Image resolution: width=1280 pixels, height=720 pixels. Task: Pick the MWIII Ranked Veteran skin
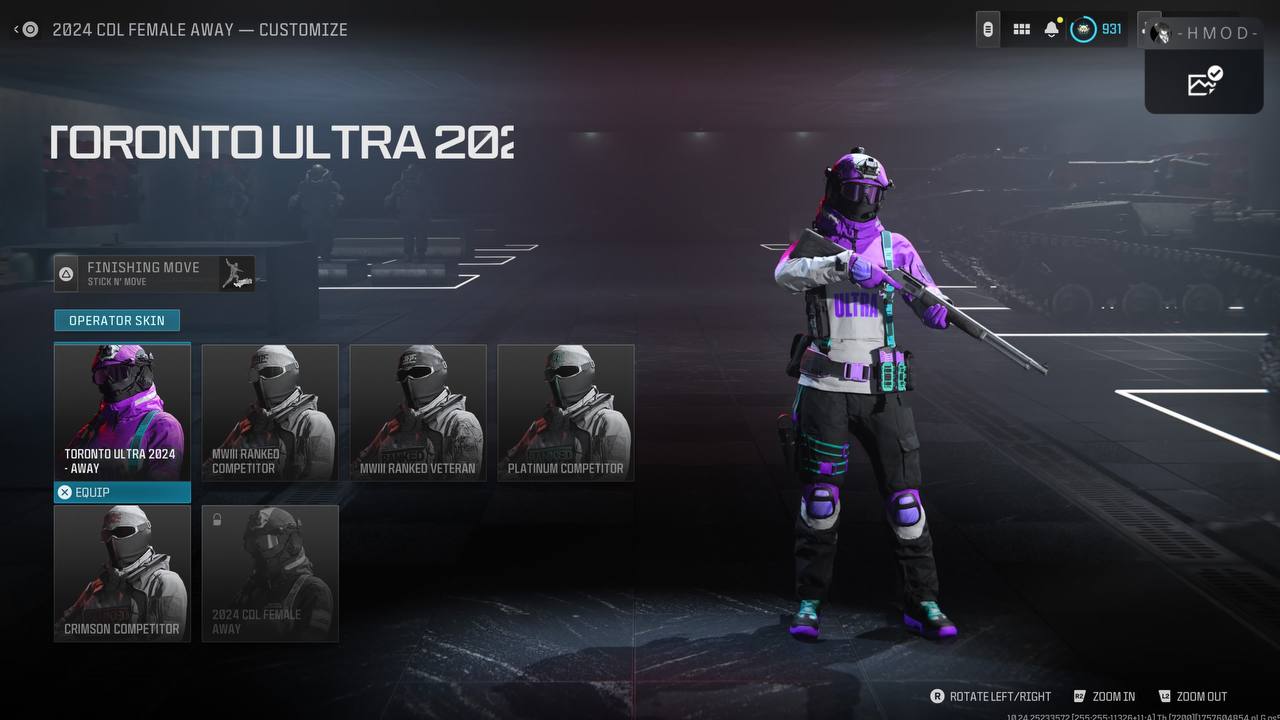[x=418, y=413]
